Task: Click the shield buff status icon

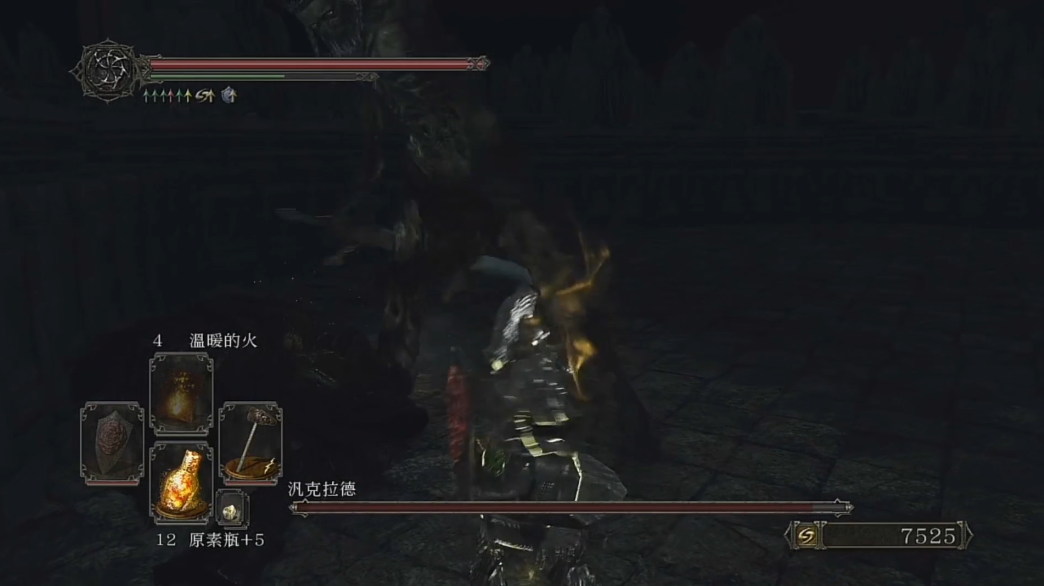Action: click(229, 95)
